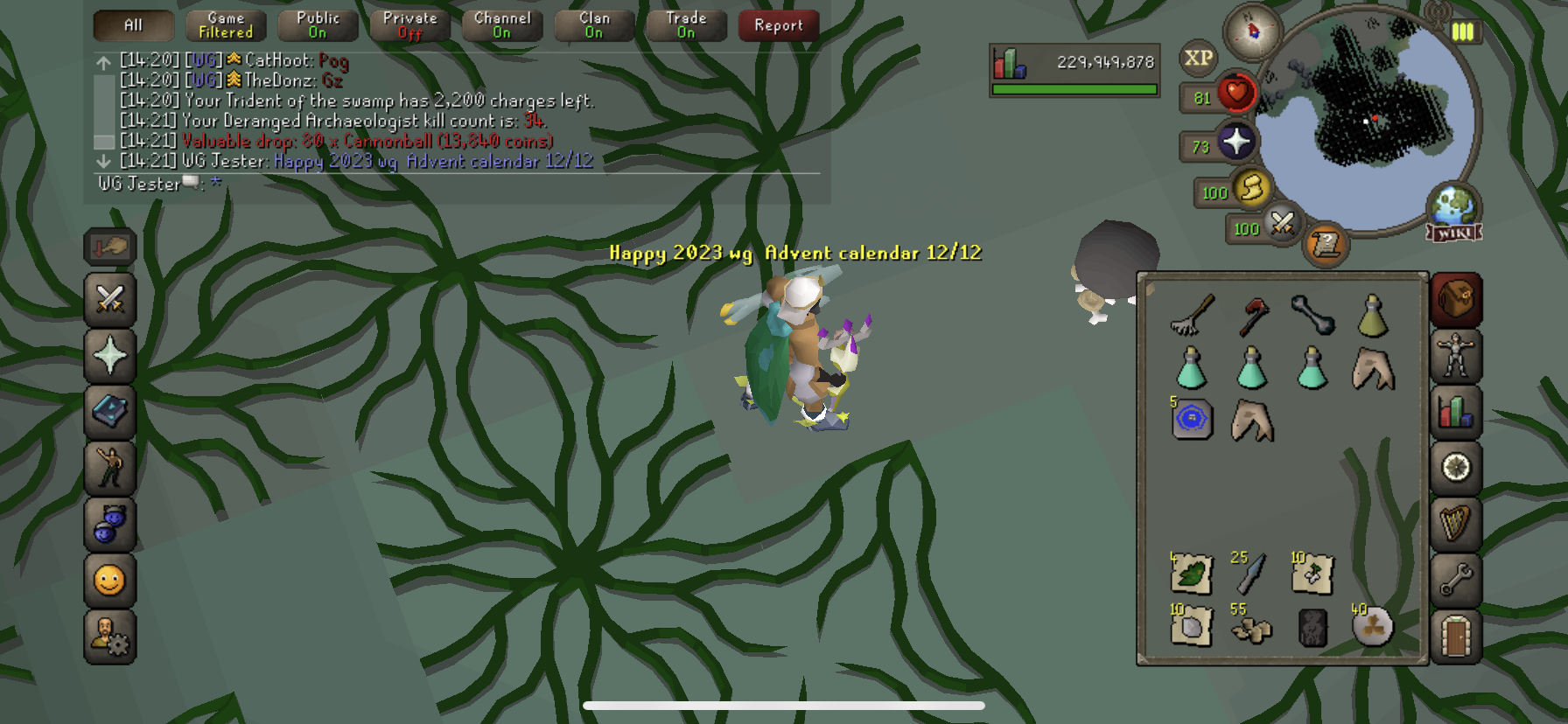1568x724 pixels.
Task: Select the rake in the inventory
Action: click(x=1192, y=315)
